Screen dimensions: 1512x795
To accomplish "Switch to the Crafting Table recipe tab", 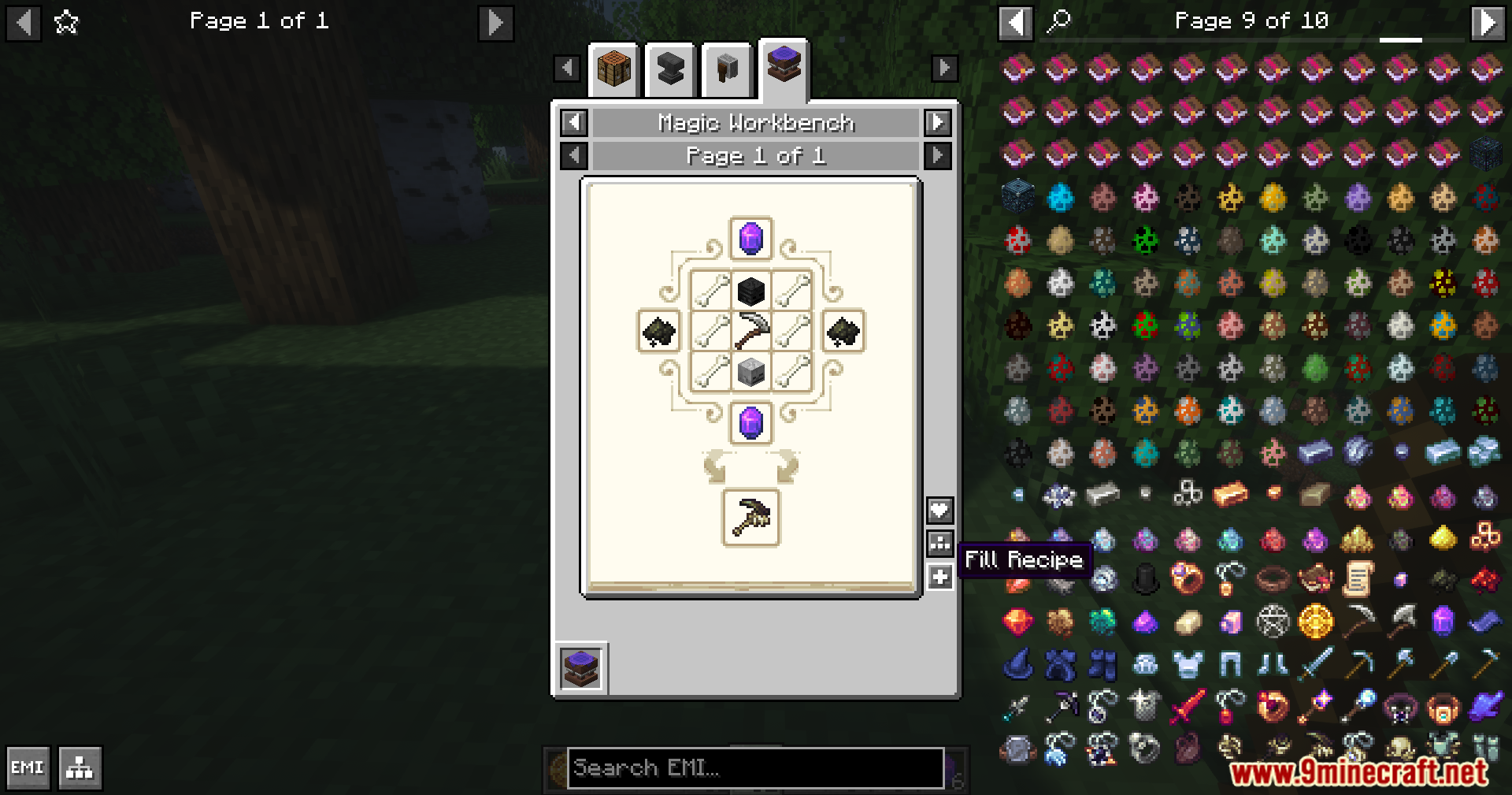I will pos(614,69).
